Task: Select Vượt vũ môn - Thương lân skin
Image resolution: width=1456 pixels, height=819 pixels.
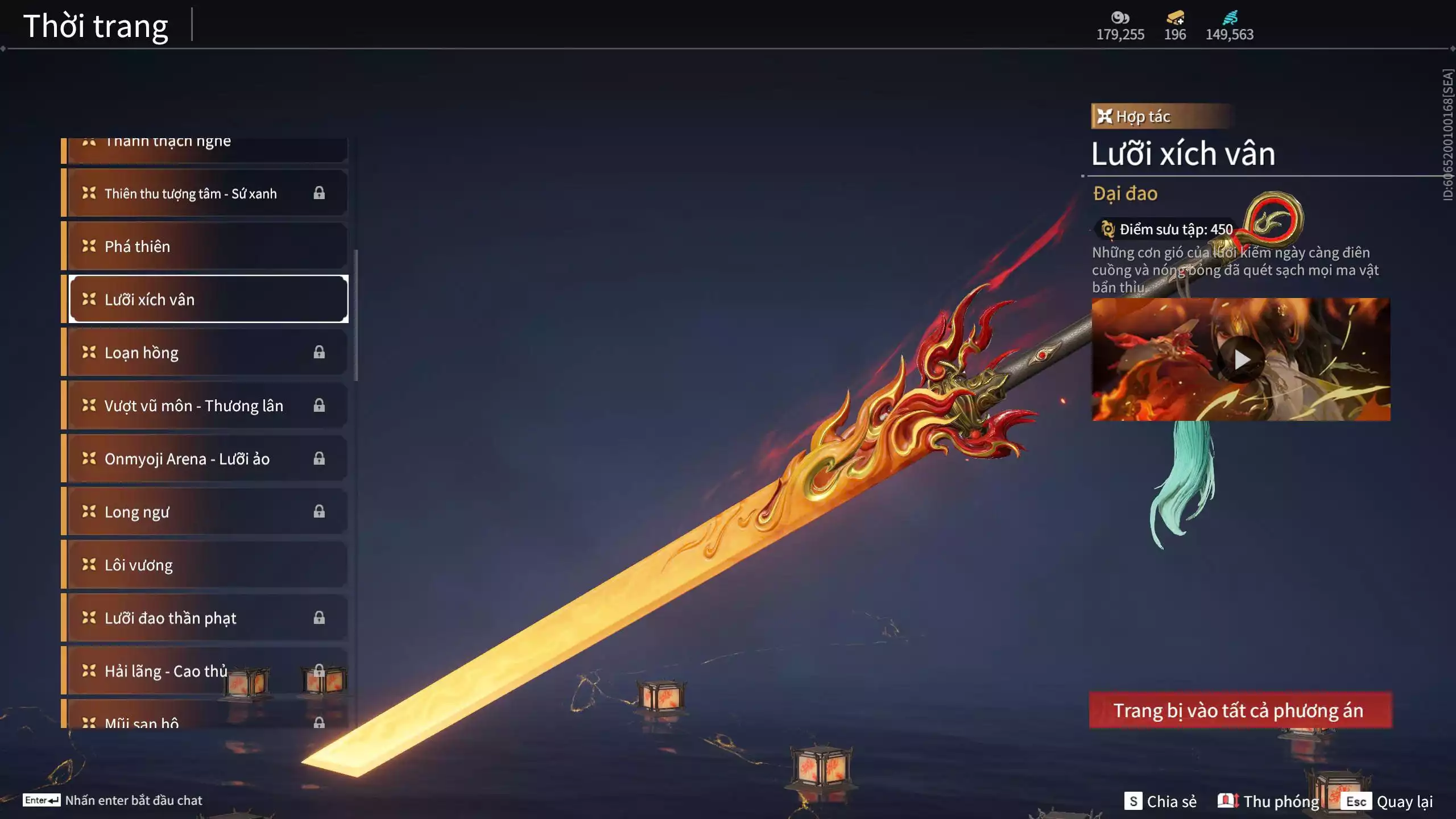Action: pos(207,406)
